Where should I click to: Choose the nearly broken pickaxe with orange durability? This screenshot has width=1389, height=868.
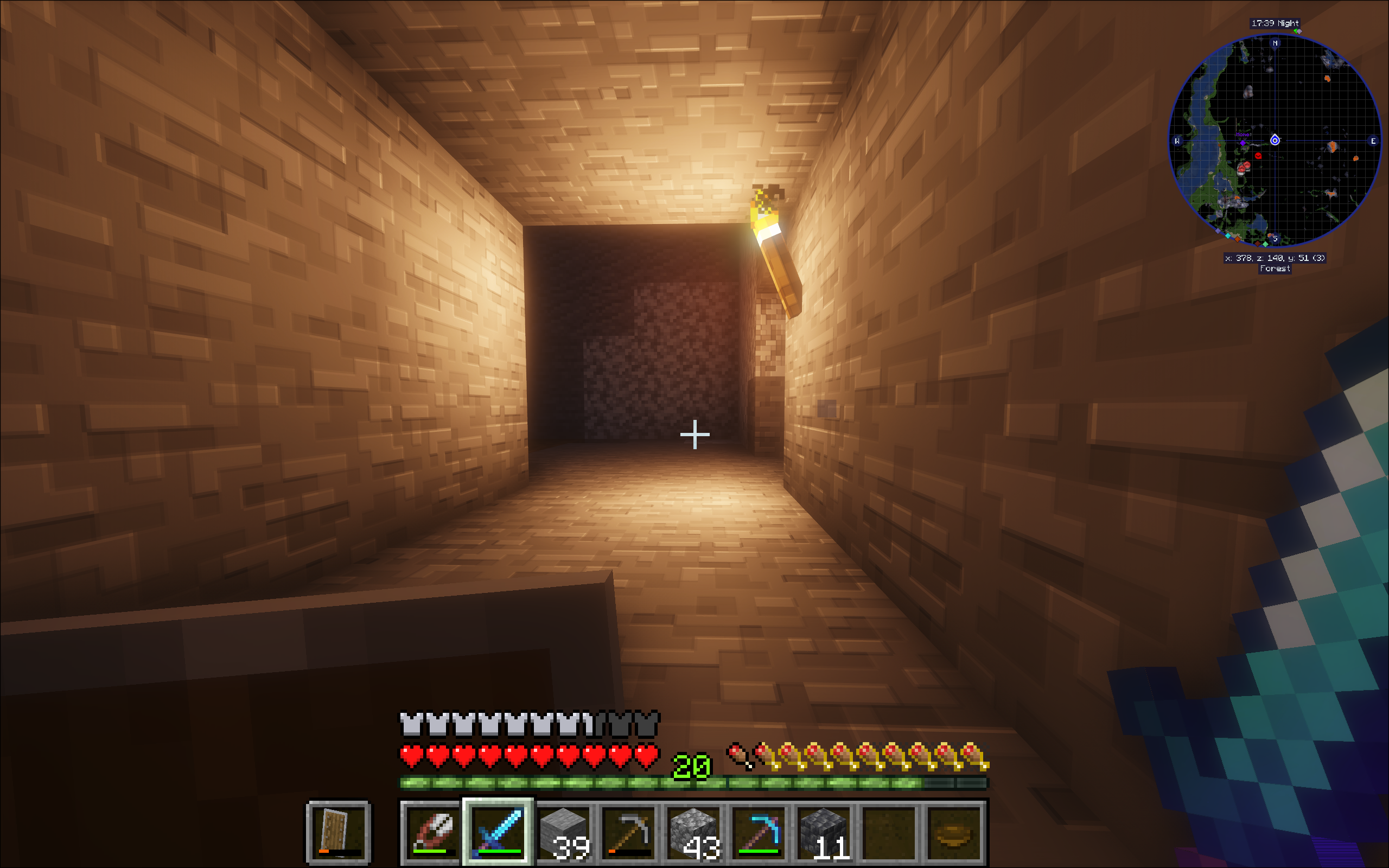point(629,831)
